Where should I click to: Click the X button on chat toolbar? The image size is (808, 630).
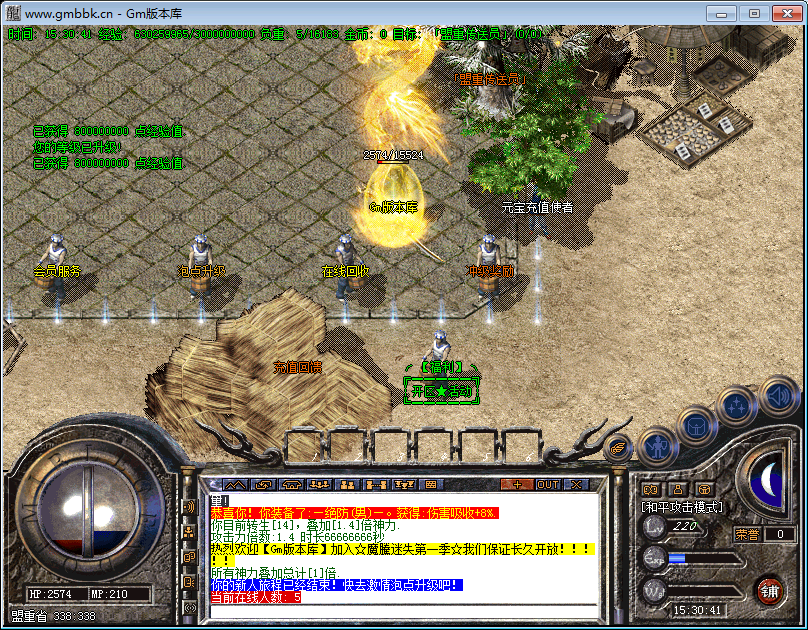(x=577, y=484)
